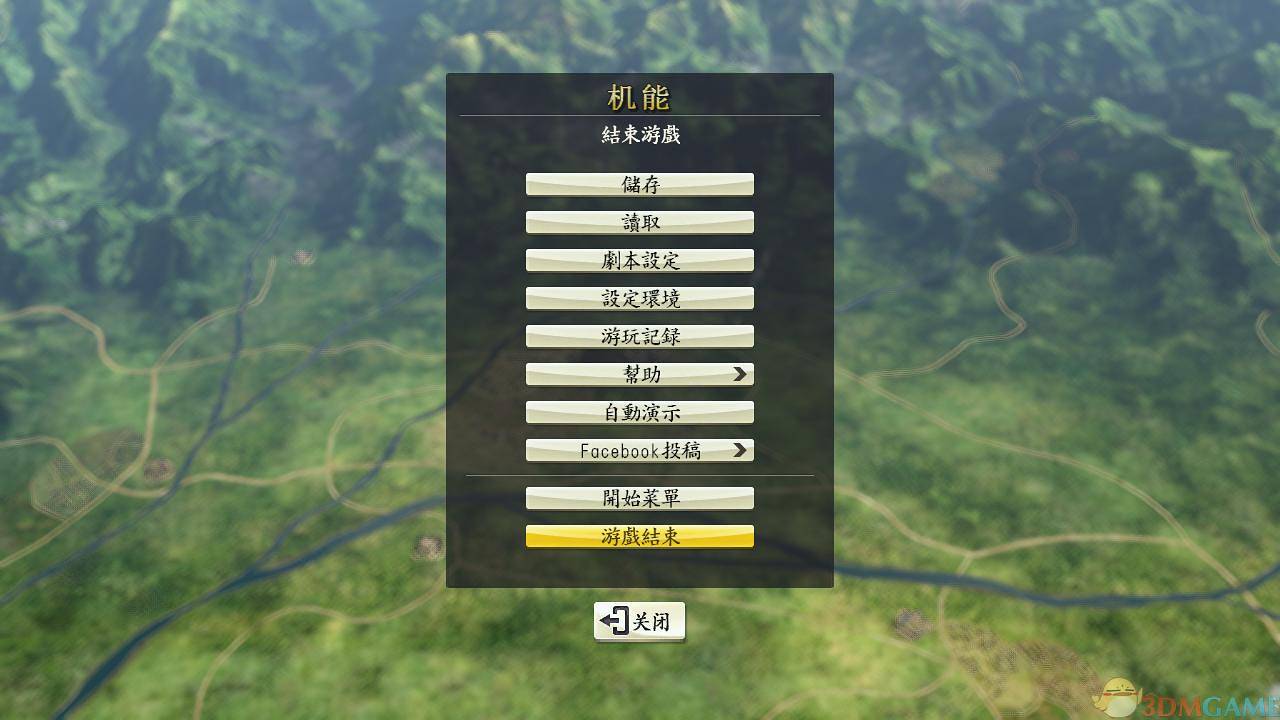This screenshot has height=720, width=1280.
Task: Click the chevron arrow on the 幫助 row
Action: (740, 373)
